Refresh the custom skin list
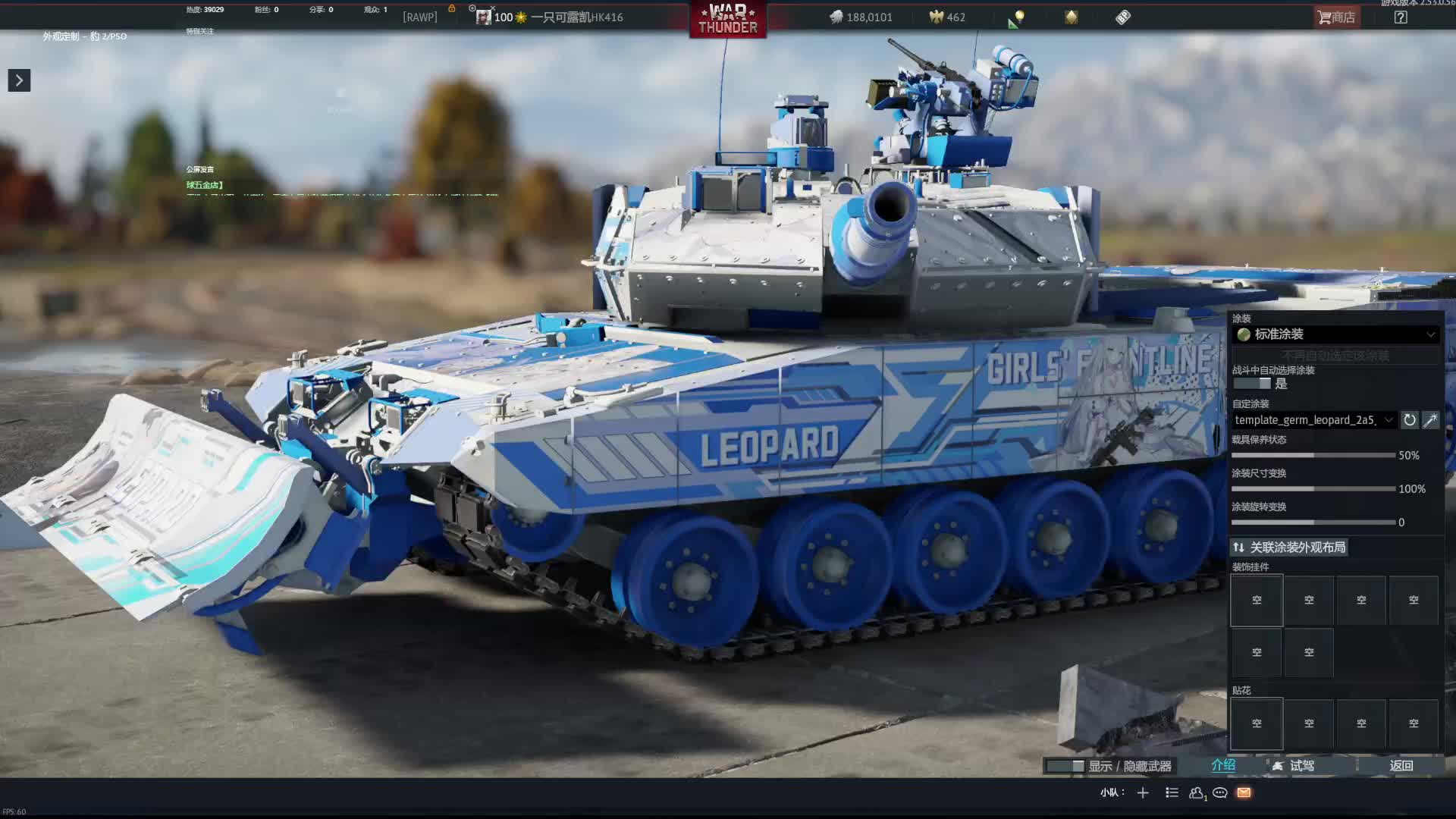Screen dimensions: 1456x819 click(1409, 420)
